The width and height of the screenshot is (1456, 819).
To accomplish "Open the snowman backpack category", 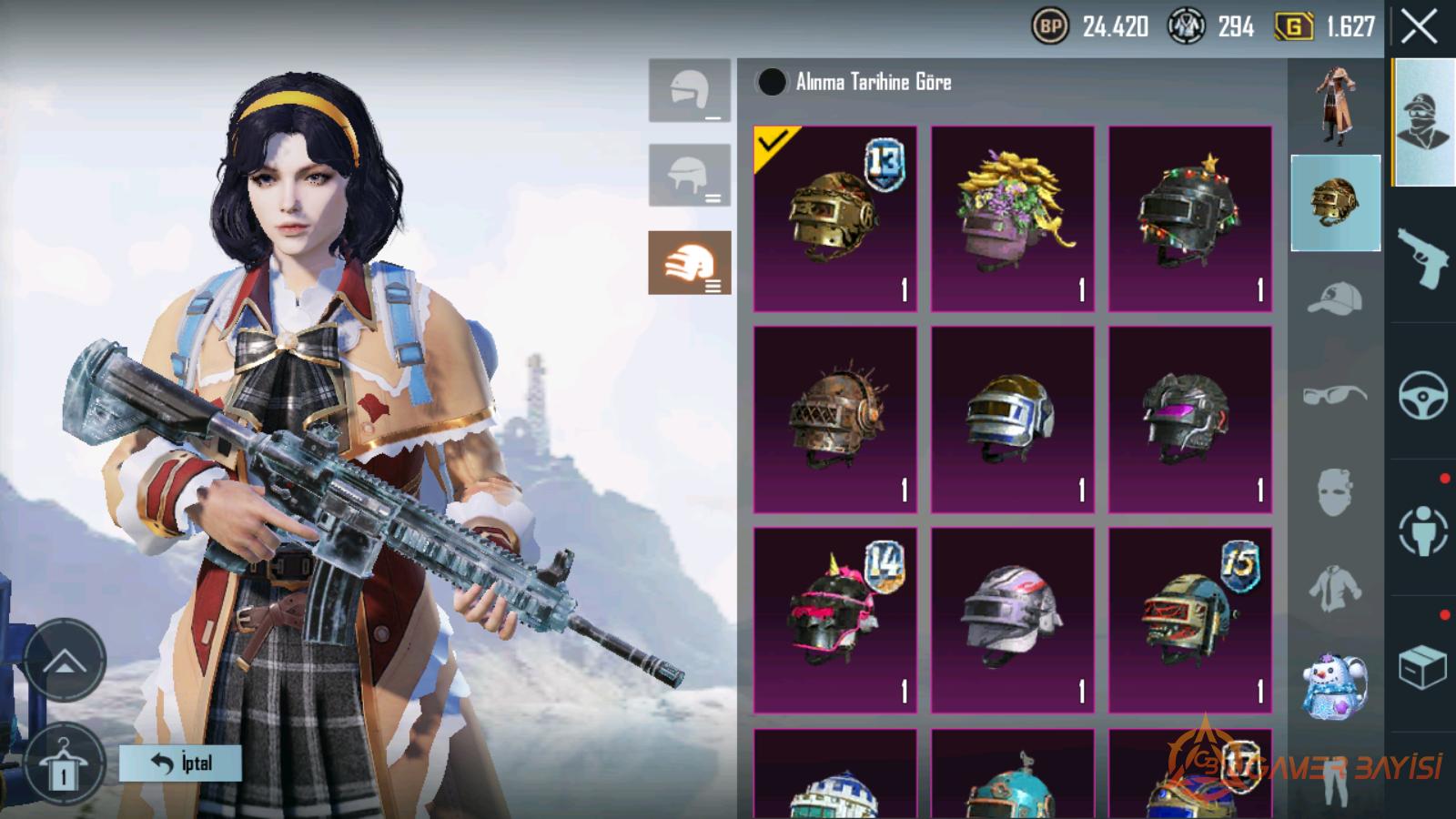I will (1335, 684).
